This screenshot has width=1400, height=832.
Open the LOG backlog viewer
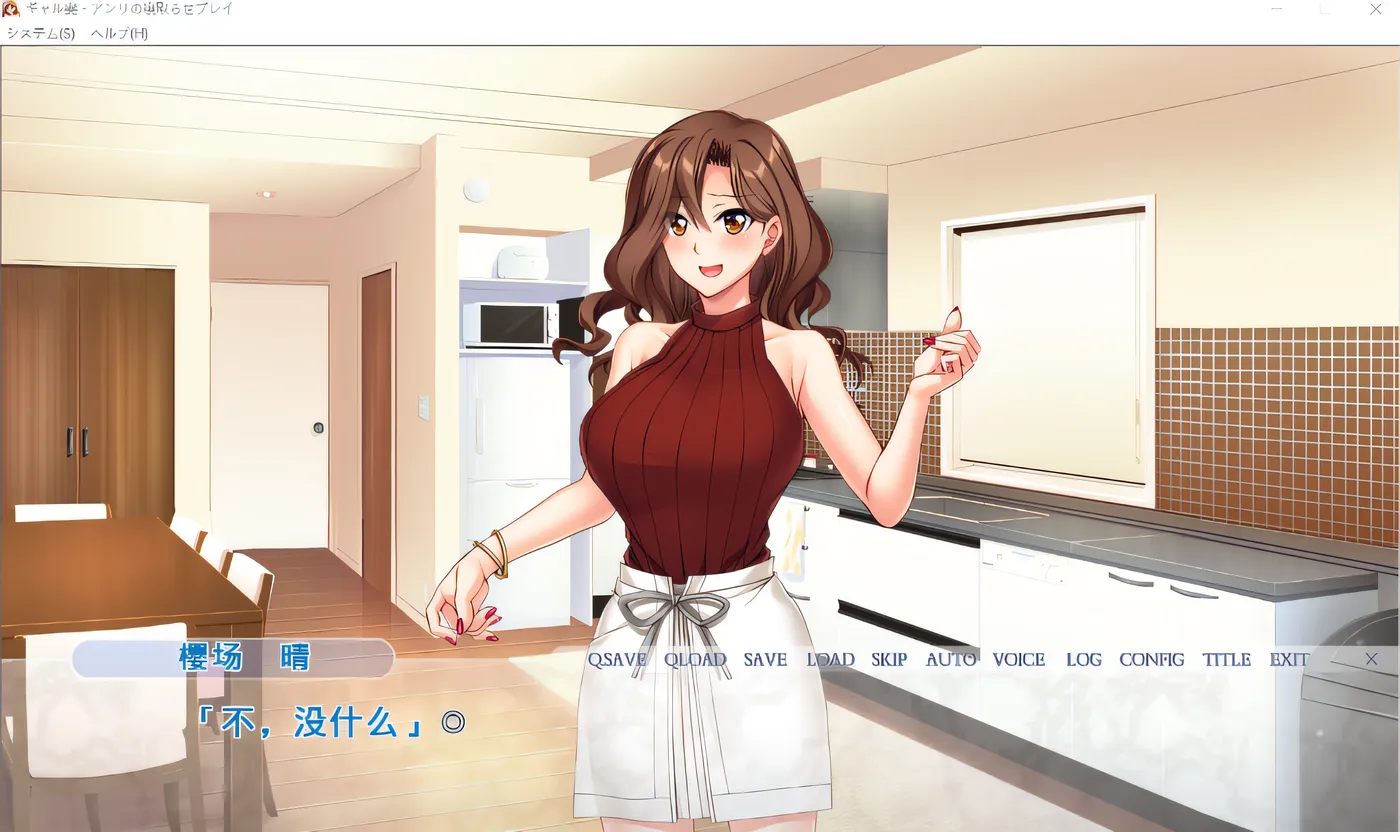1082,659
